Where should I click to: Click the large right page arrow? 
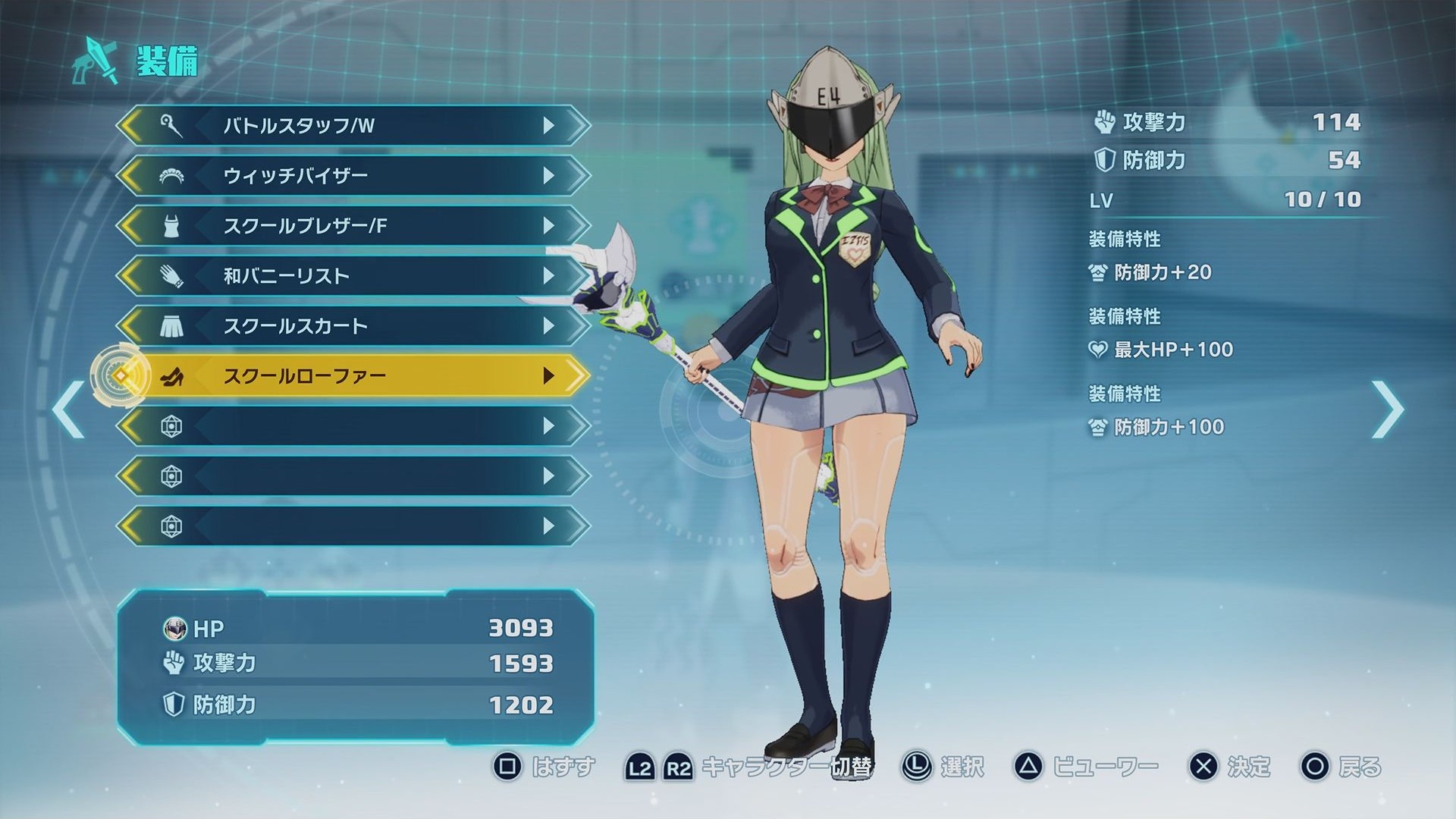pyautogui.click(x=1387, y=409)
